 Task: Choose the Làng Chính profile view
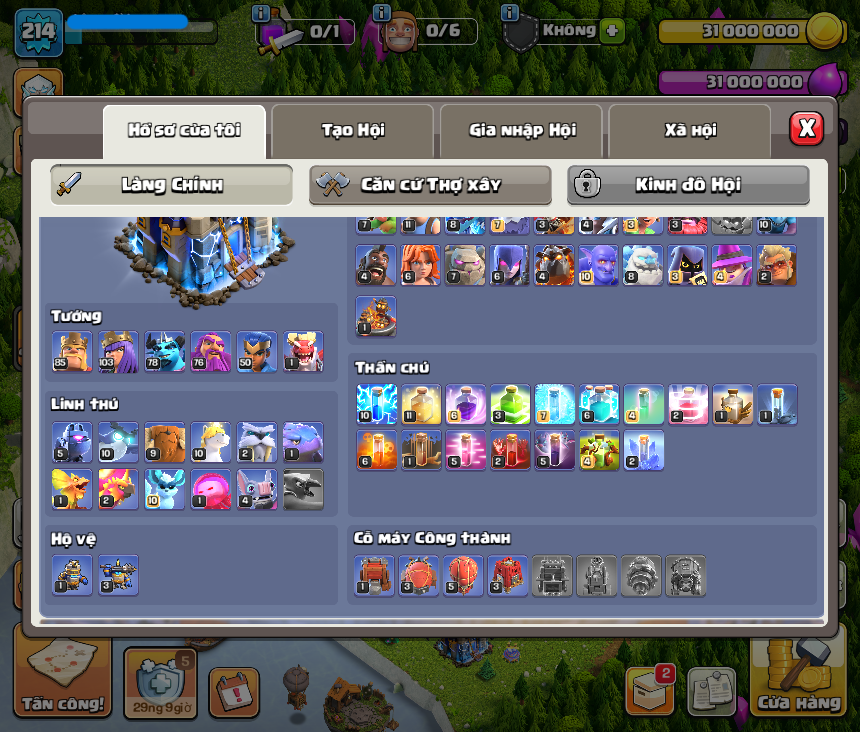(x=172, y=185)
